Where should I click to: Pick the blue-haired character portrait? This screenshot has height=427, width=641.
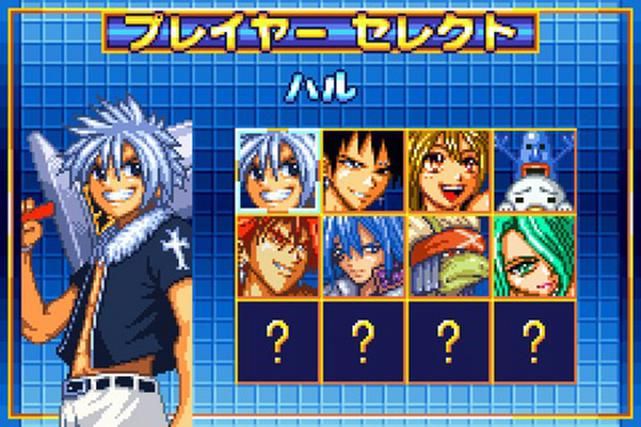[x=363, y=256]
